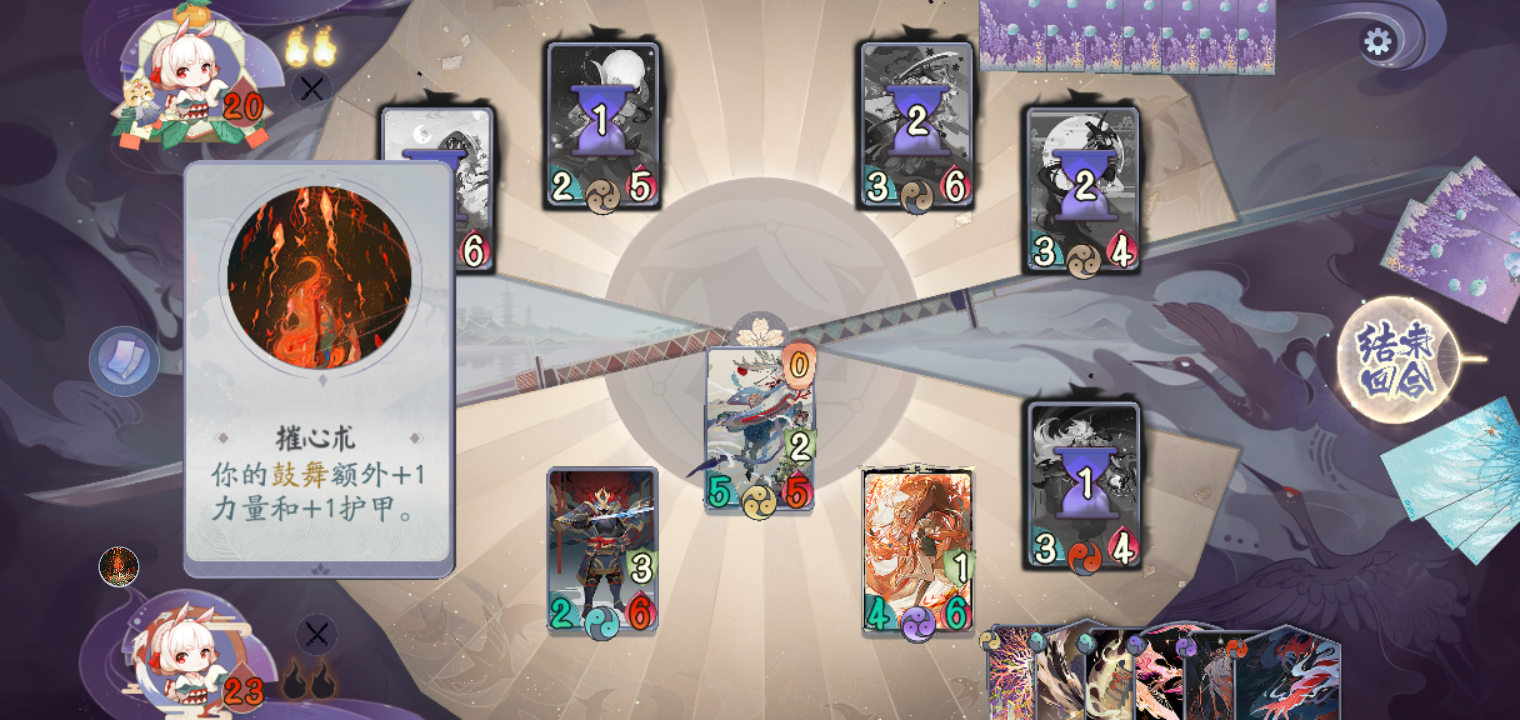
Task: Click your face-down card stack on the right side
Action: click(x=1450, y=230)
